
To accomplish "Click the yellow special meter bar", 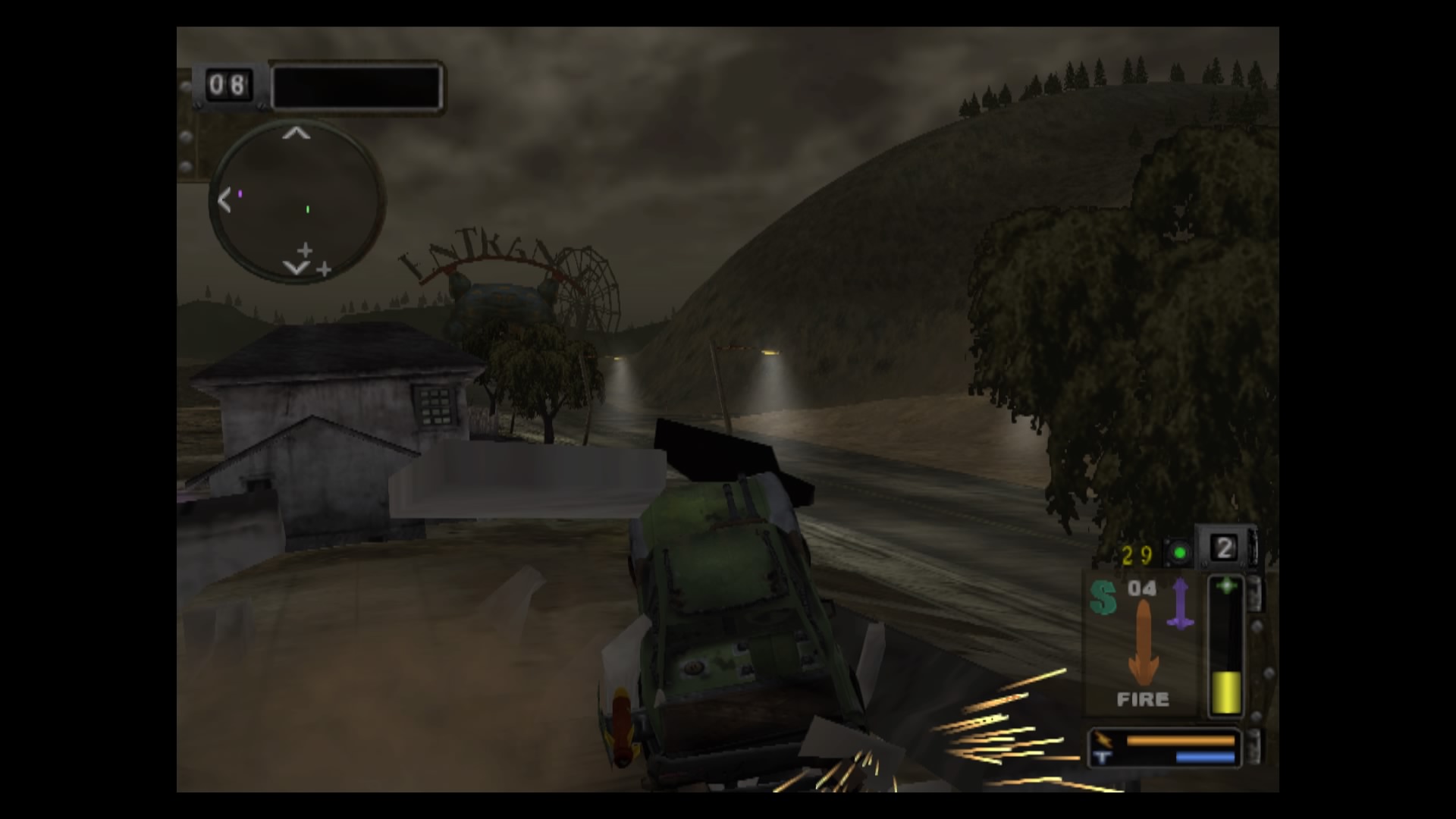I will pos(1227,692).
